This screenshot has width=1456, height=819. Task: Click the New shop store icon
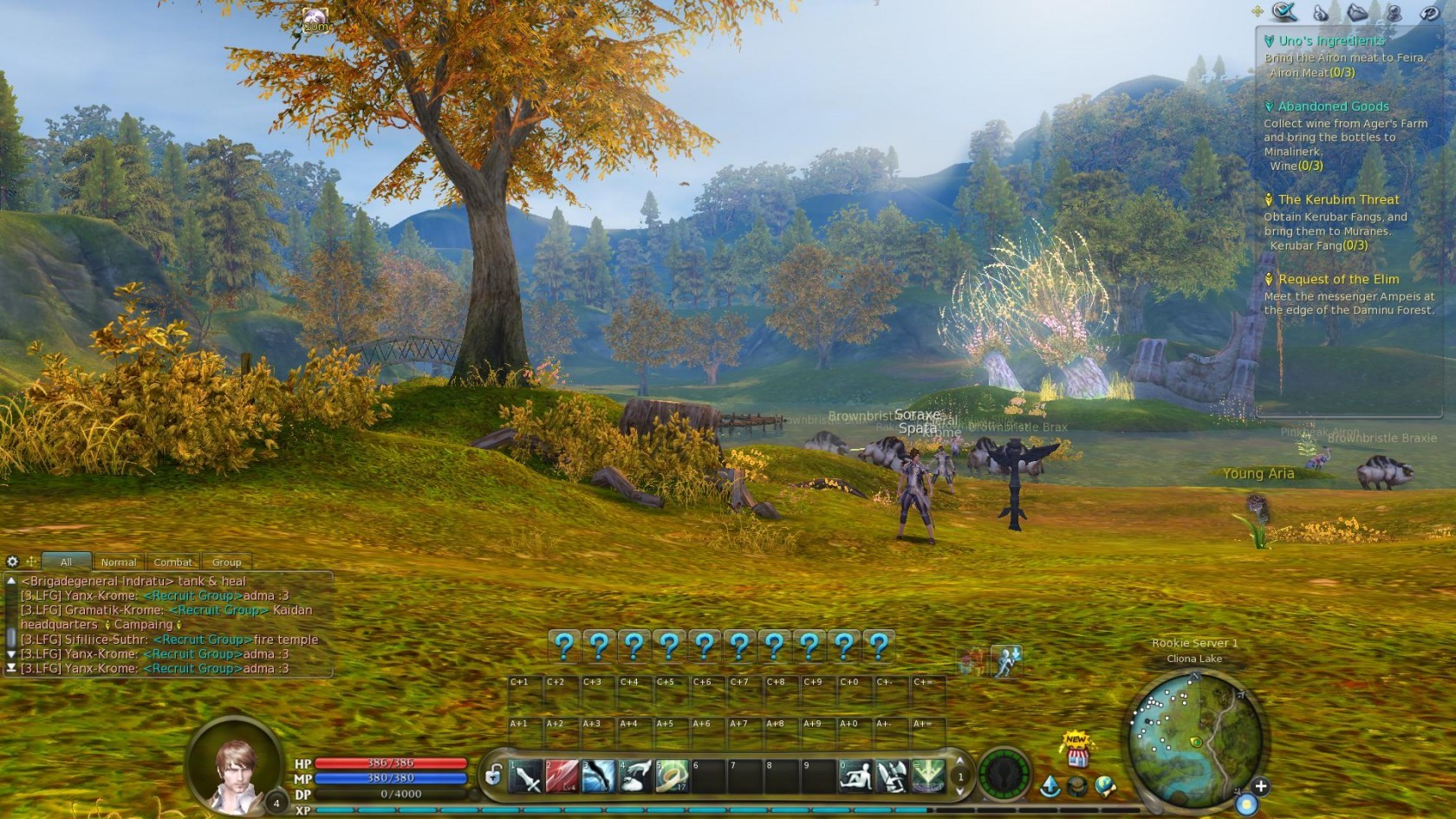[x=1077, y=751]
